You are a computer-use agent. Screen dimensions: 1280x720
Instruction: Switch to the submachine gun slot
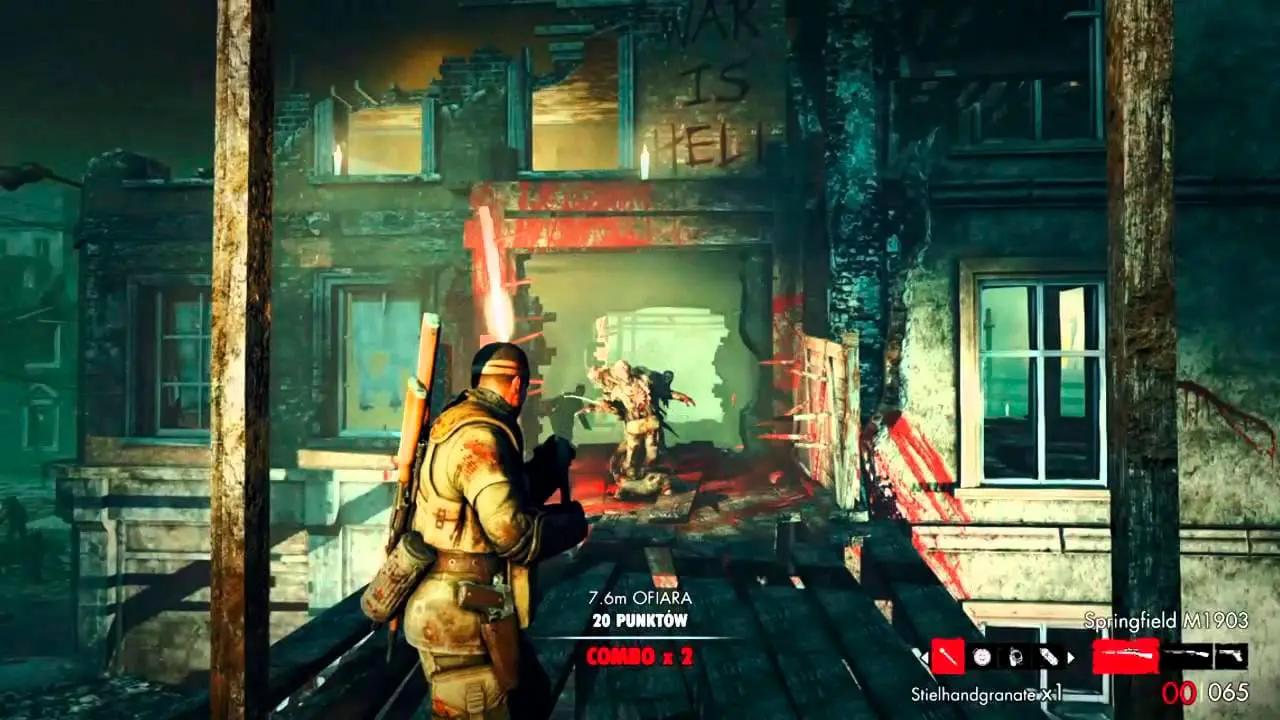coord(1187,656)
